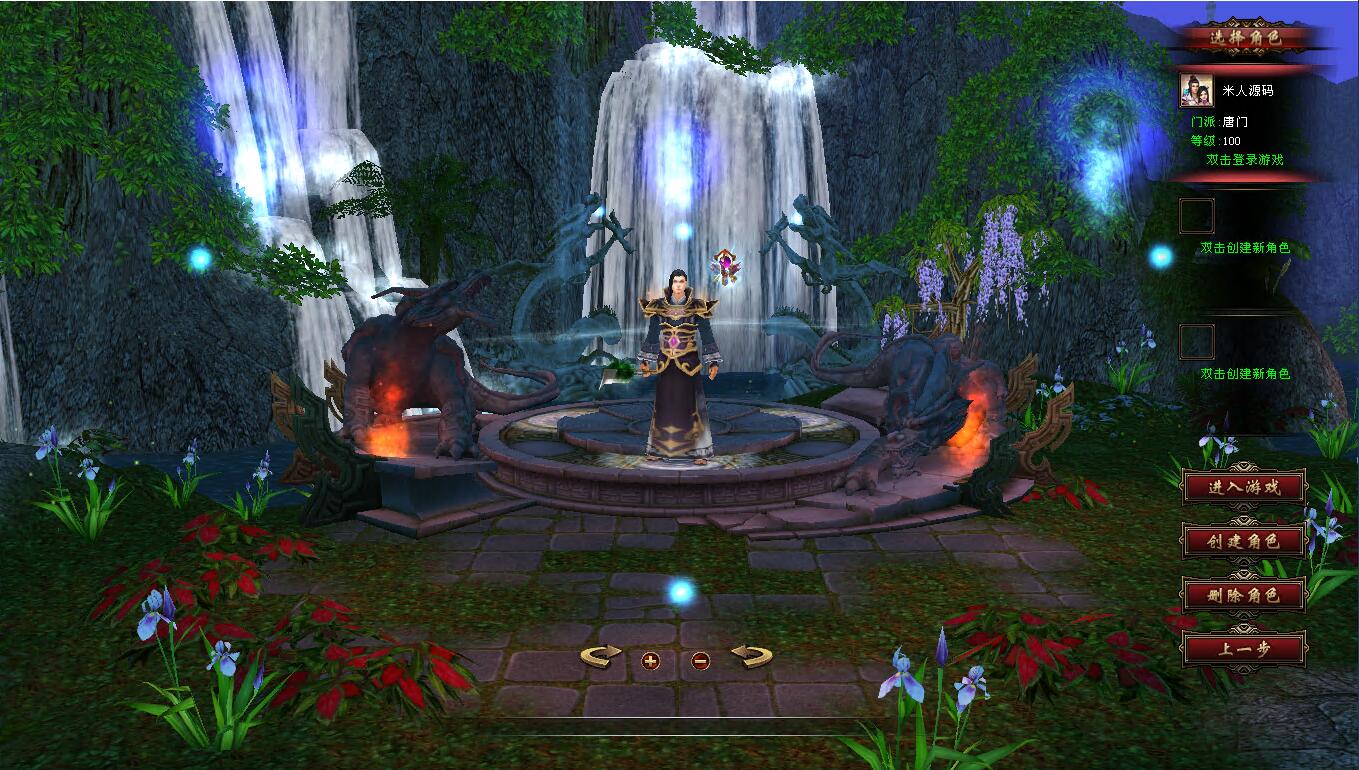
Task: Zoom in with the plus button
Action: [651, 660]
